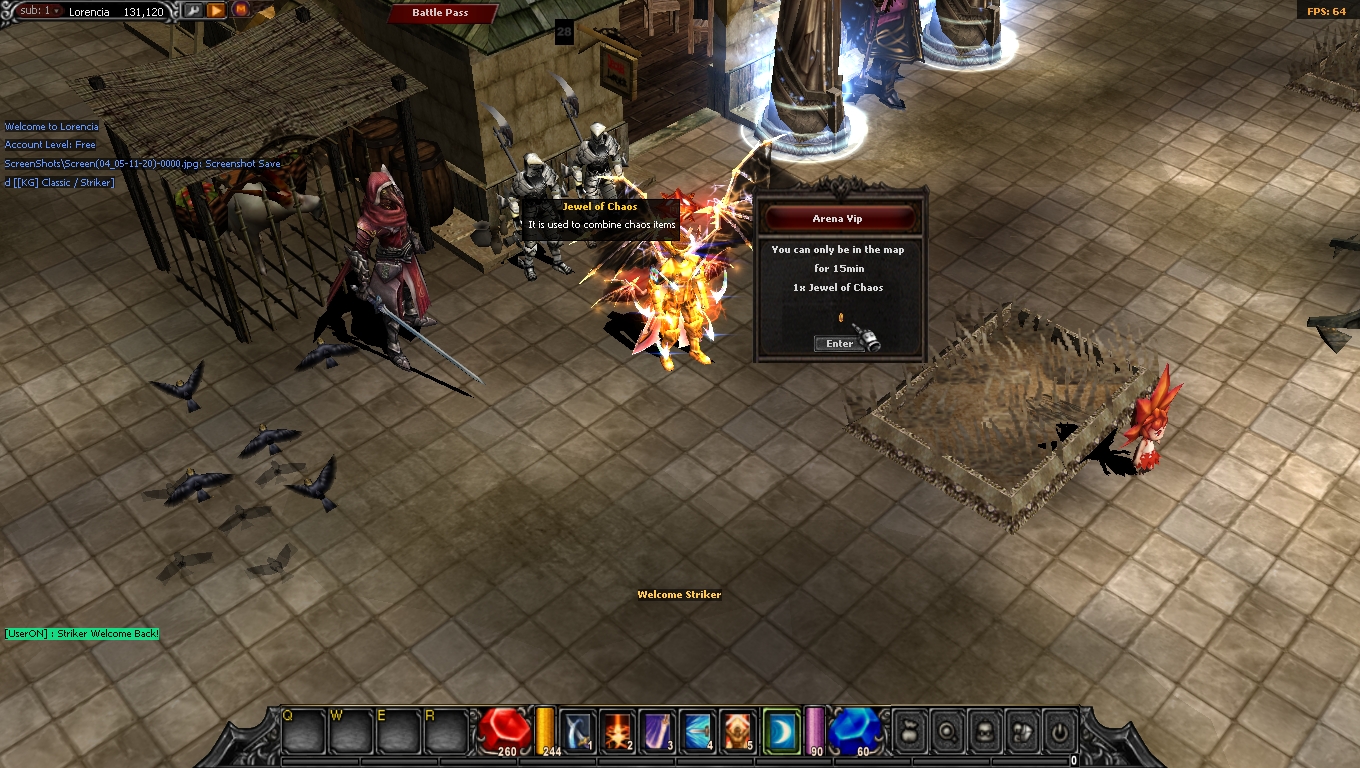Open the character helmet menu button

[x=984, y=732]
